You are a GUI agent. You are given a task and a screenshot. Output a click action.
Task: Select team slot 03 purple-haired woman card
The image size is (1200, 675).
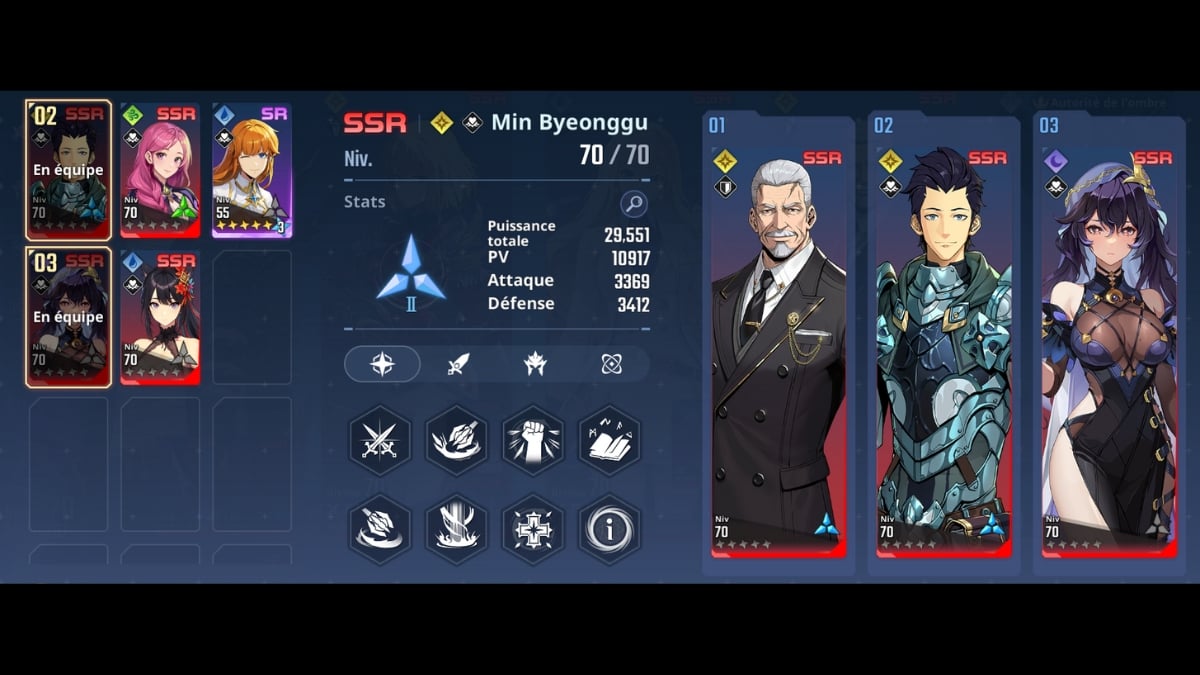point(1108,345)
